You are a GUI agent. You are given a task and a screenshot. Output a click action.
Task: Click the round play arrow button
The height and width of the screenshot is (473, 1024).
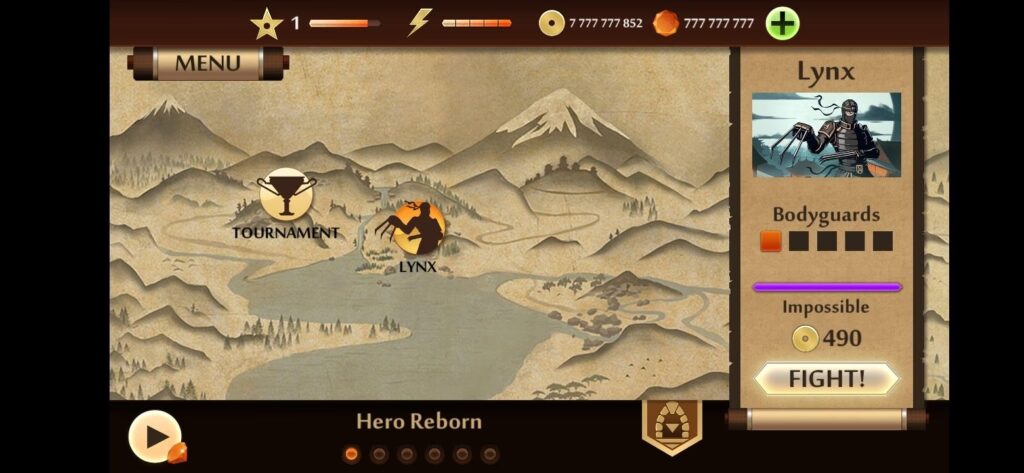point(155,436)
